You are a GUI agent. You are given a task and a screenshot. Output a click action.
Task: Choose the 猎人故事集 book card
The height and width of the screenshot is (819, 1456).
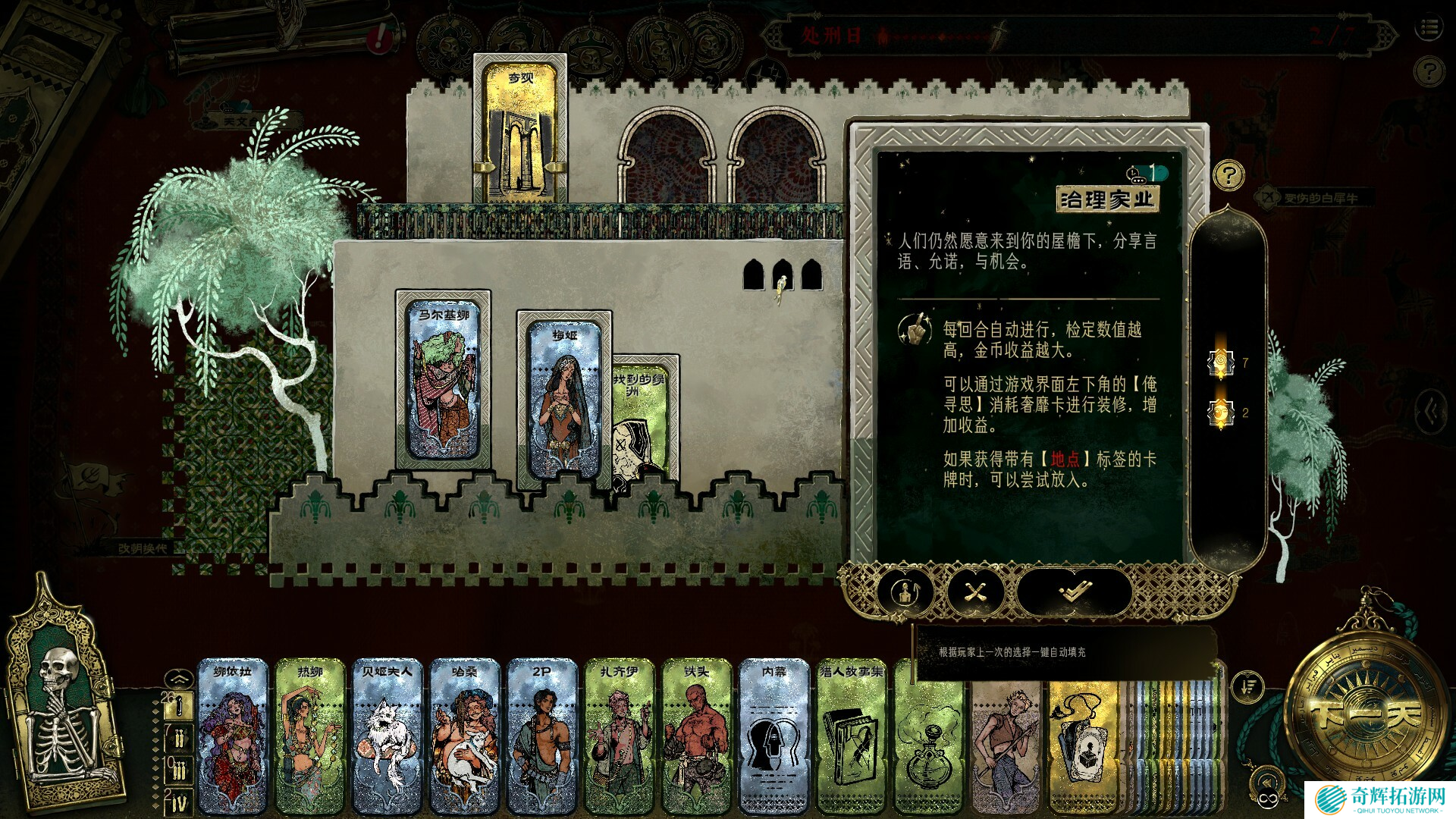click(x=852, y=736)
